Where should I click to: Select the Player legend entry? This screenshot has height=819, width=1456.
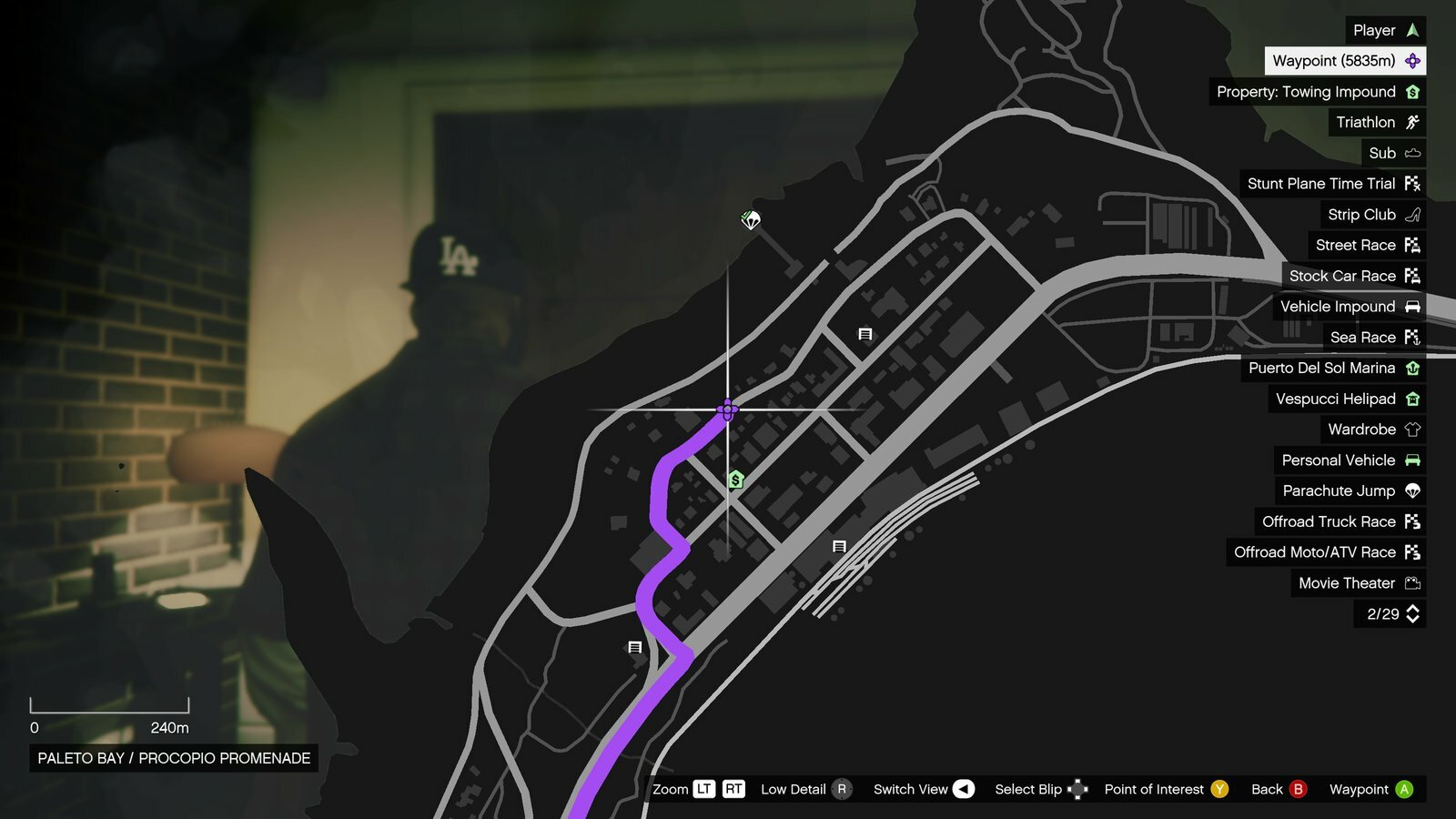[1385, 30]
